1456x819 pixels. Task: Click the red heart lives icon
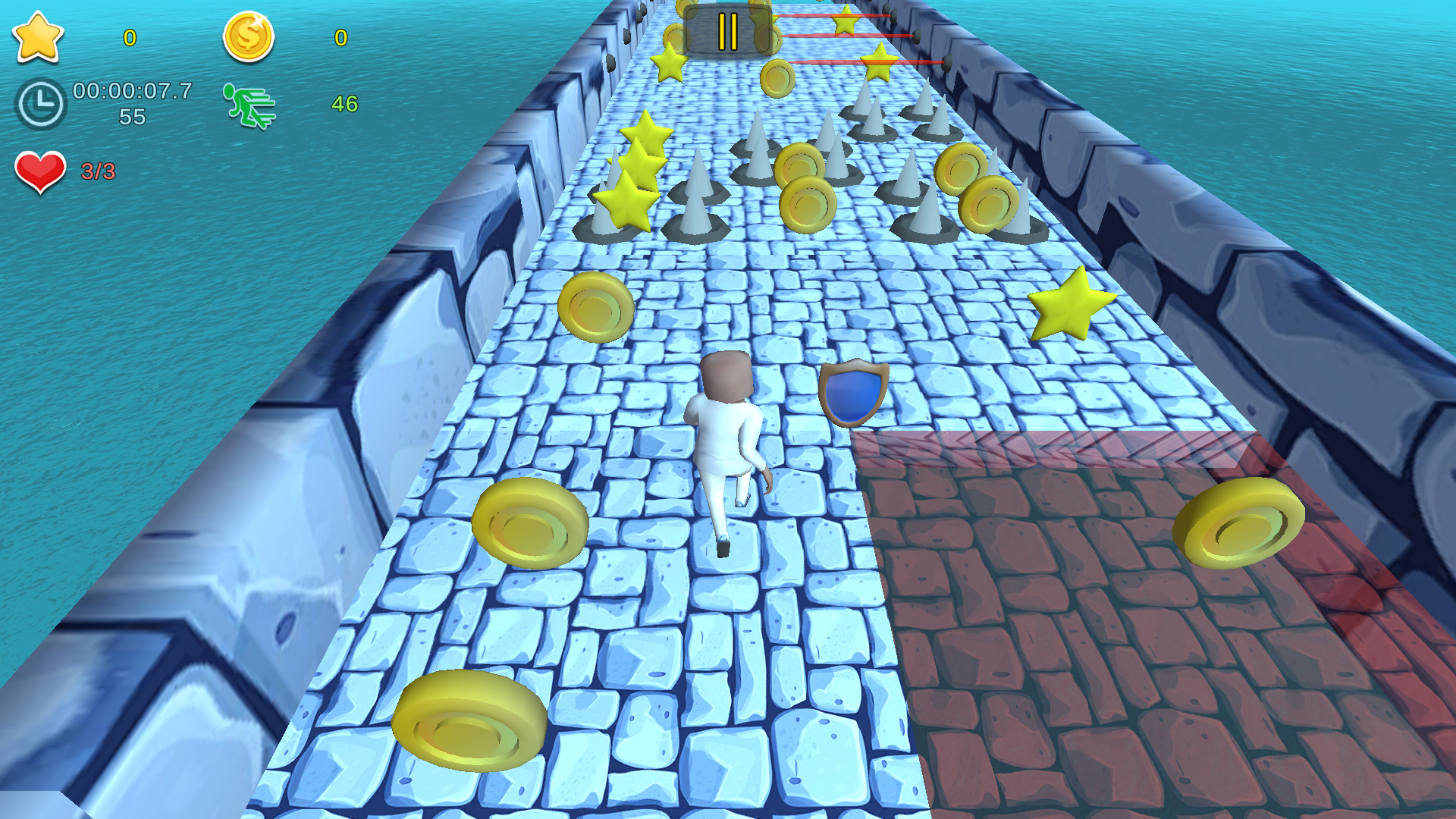coord(39,170)
